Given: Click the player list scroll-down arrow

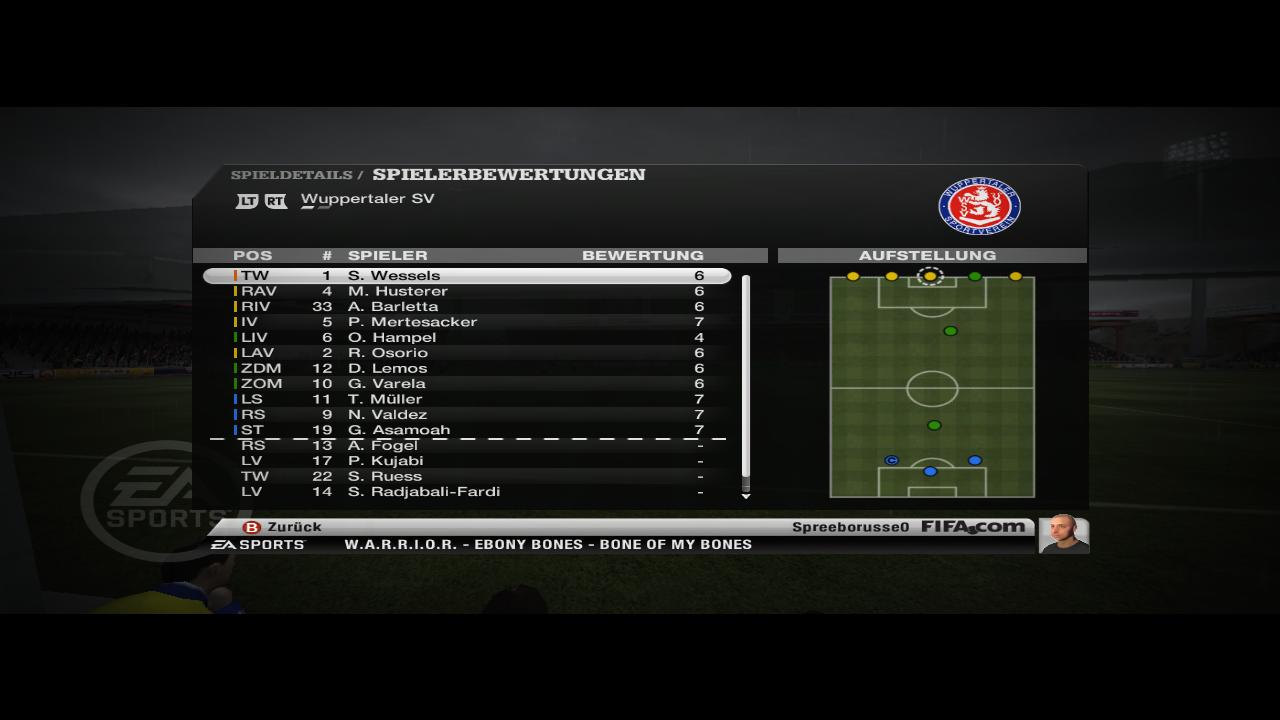Looking at the screenshot, I should pyautogui.click(x=745, y=496).
